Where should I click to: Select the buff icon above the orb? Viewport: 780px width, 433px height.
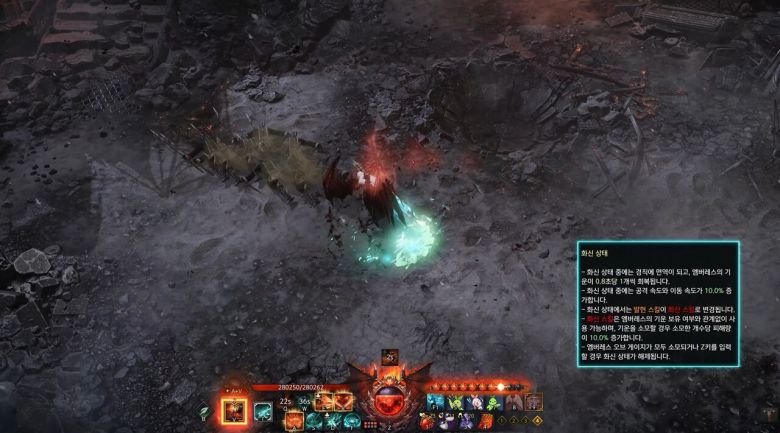390,357
